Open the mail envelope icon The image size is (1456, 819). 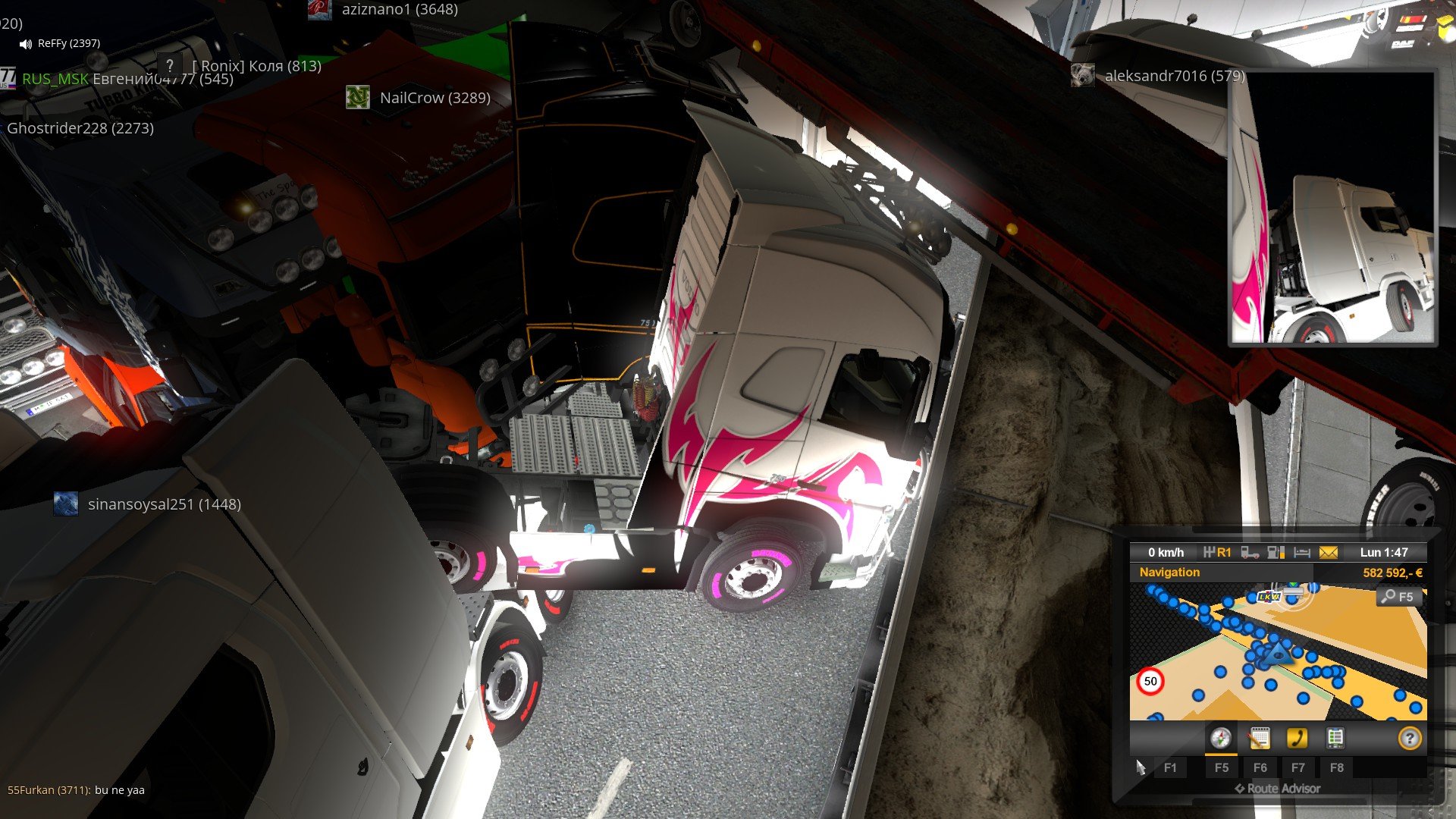[1329, 553]
